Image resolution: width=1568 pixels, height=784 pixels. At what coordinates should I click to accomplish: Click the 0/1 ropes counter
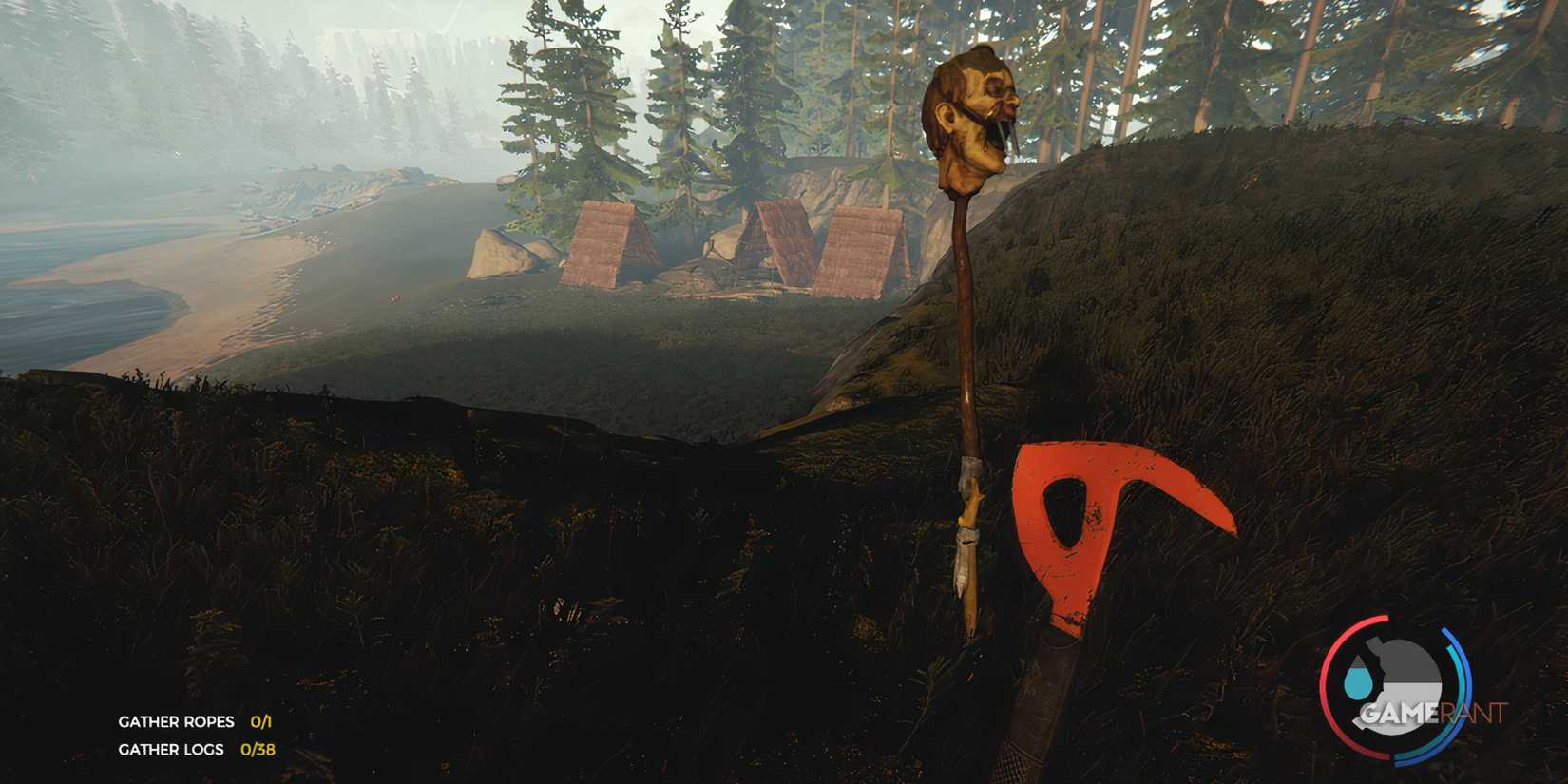click(x=261, y=721)
